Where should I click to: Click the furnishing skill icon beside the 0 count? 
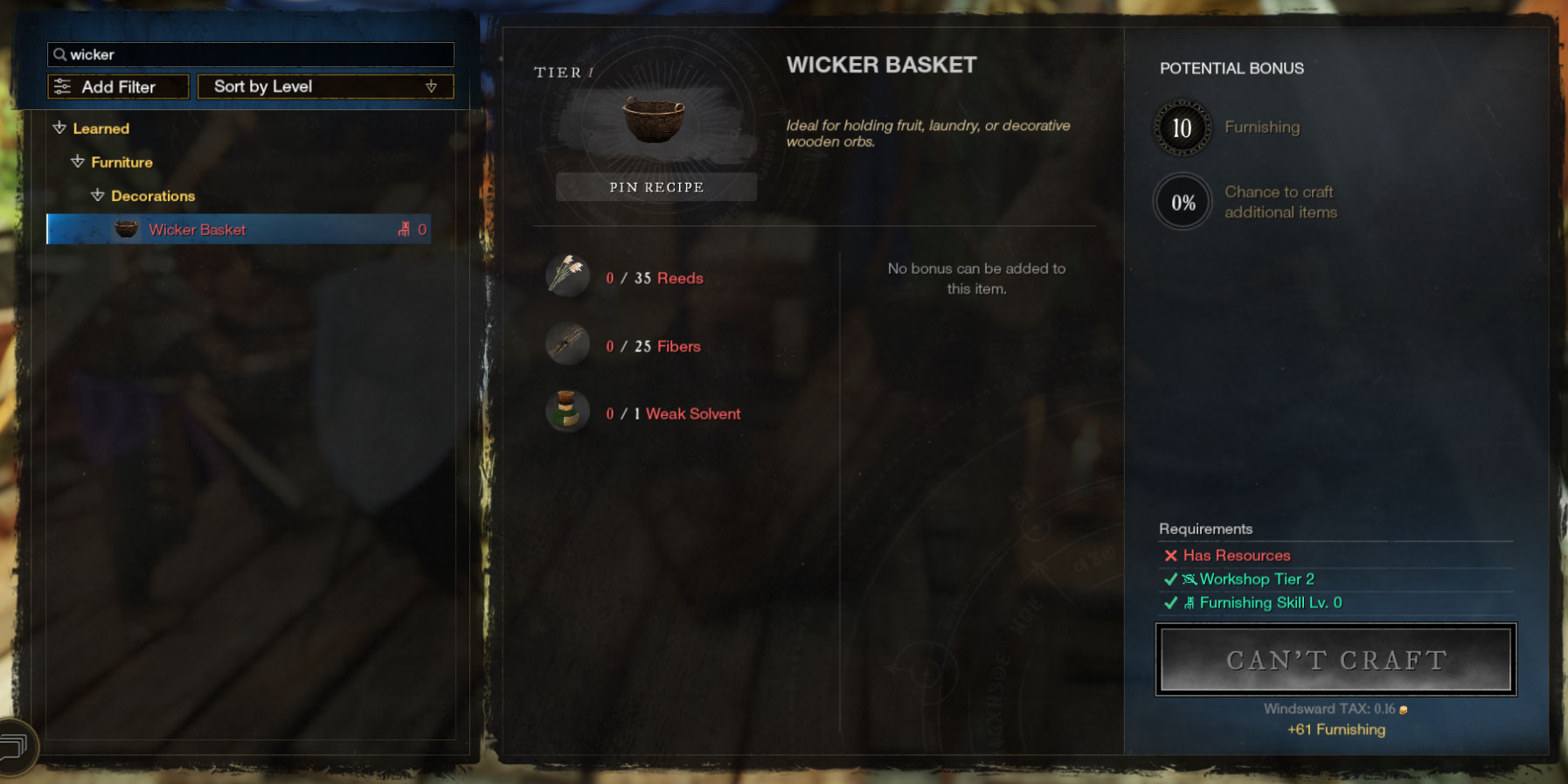403,229
